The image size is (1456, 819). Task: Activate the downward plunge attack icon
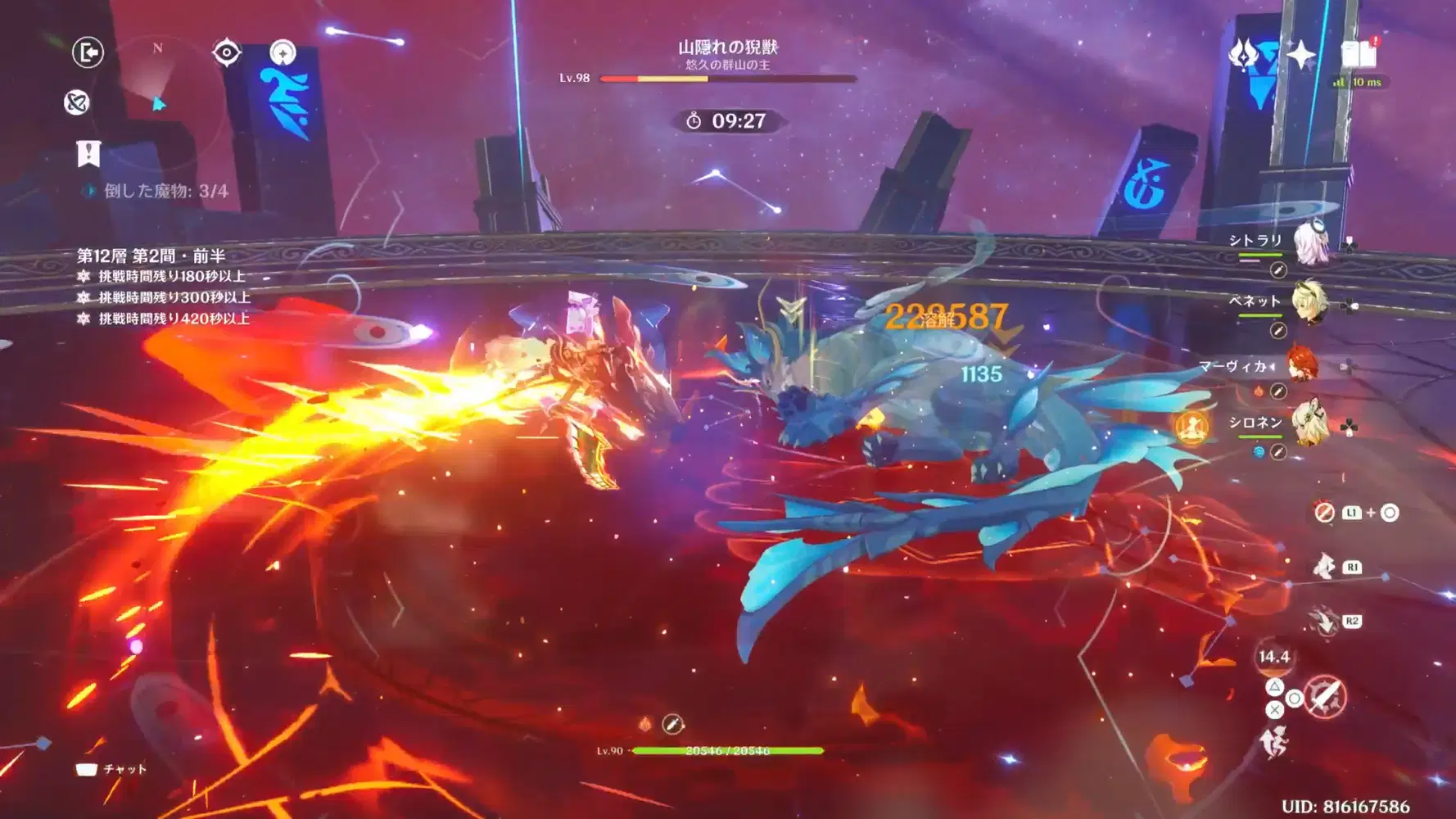pos(1323,621)
